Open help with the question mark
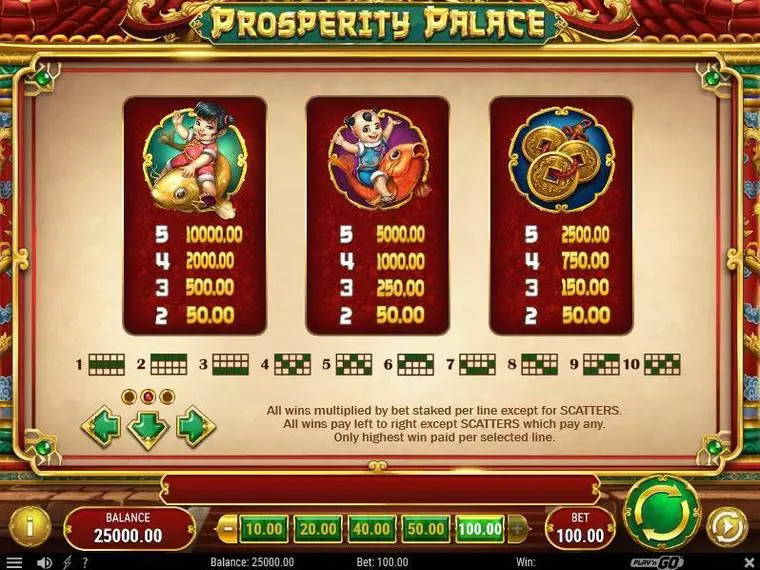Image resolution: width=760 pixels, height=570 pixels. click(x=85, y=563)
